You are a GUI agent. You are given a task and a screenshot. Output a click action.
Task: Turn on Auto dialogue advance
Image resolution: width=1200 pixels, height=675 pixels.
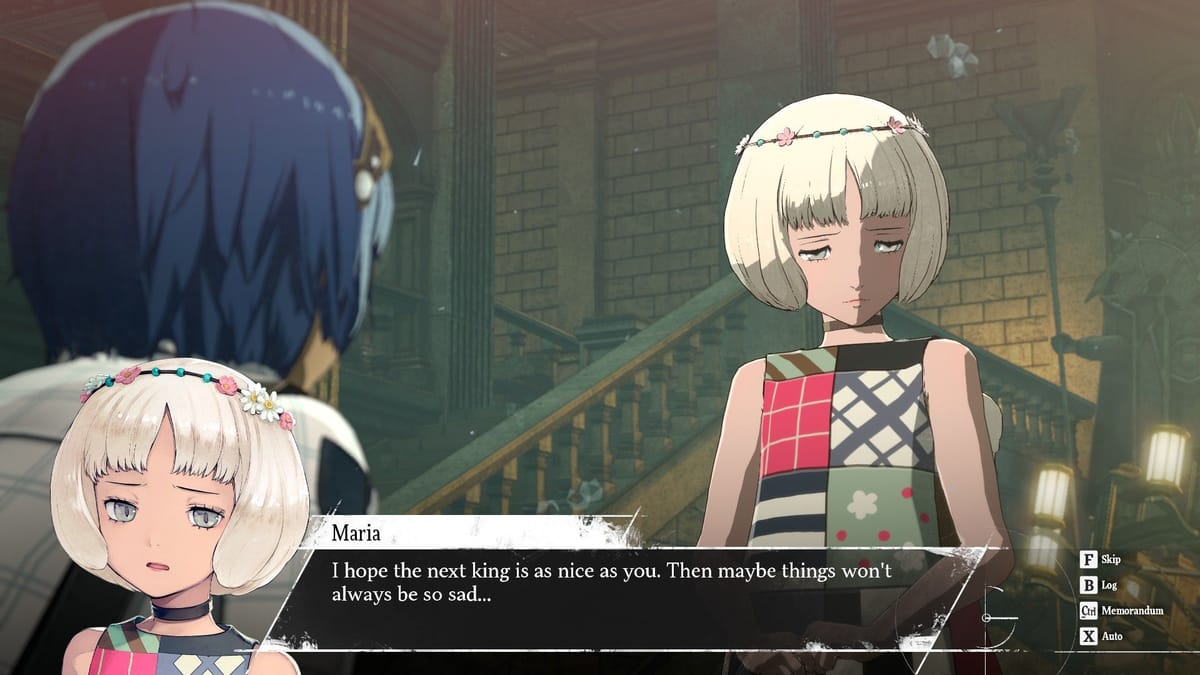click(1102, 636)
